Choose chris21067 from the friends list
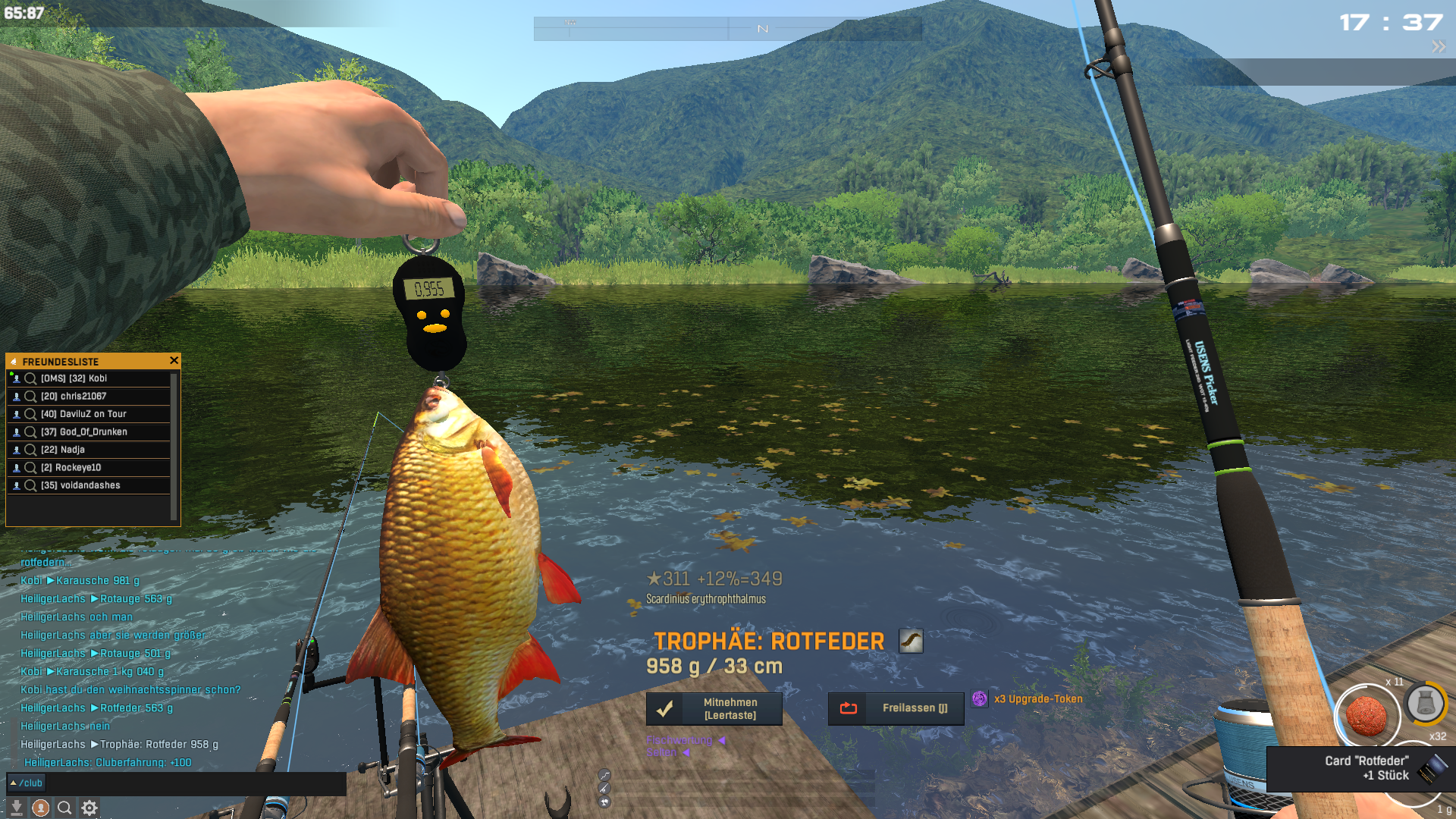This screenshot has width=1456, height=819. point(74,397)
